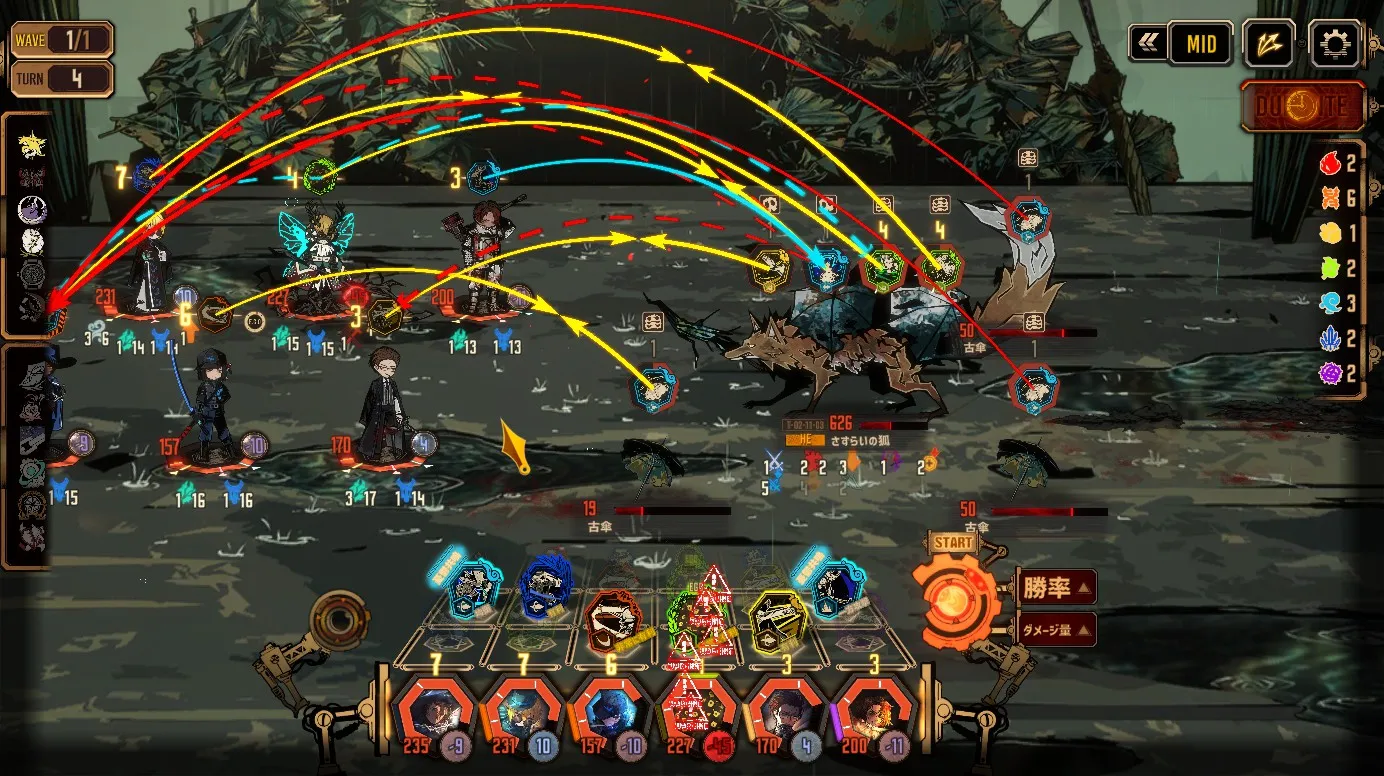Image resolution: width=1384 pixels, height=776 pixels.
Task: Click the red flame sin resource icon
Action: click(1330, 162)
